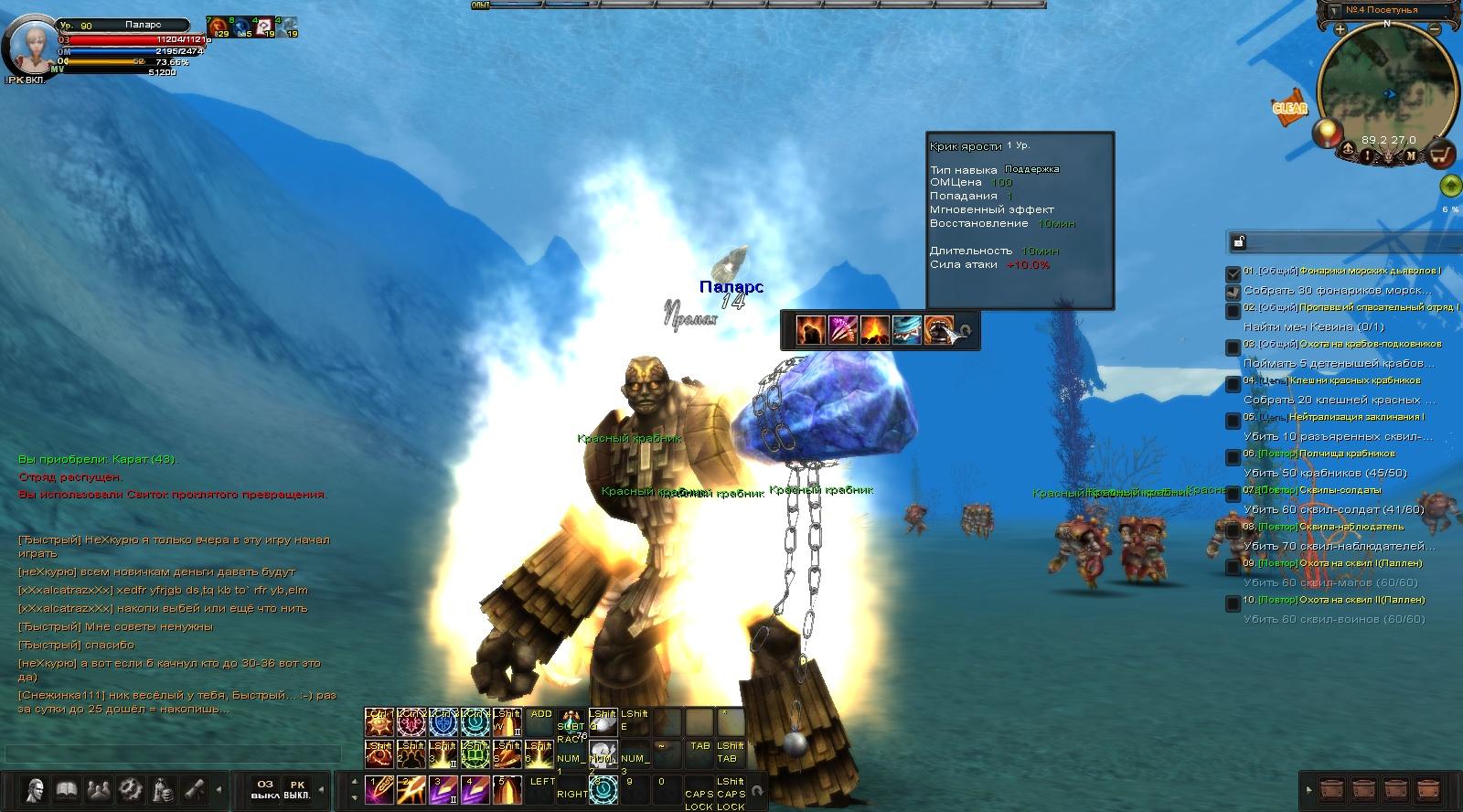Tick checkbox for quest 'Полчища крабников'
Image resolution: width=1463 pixels, height=812 pixels.
(1233, 457)
